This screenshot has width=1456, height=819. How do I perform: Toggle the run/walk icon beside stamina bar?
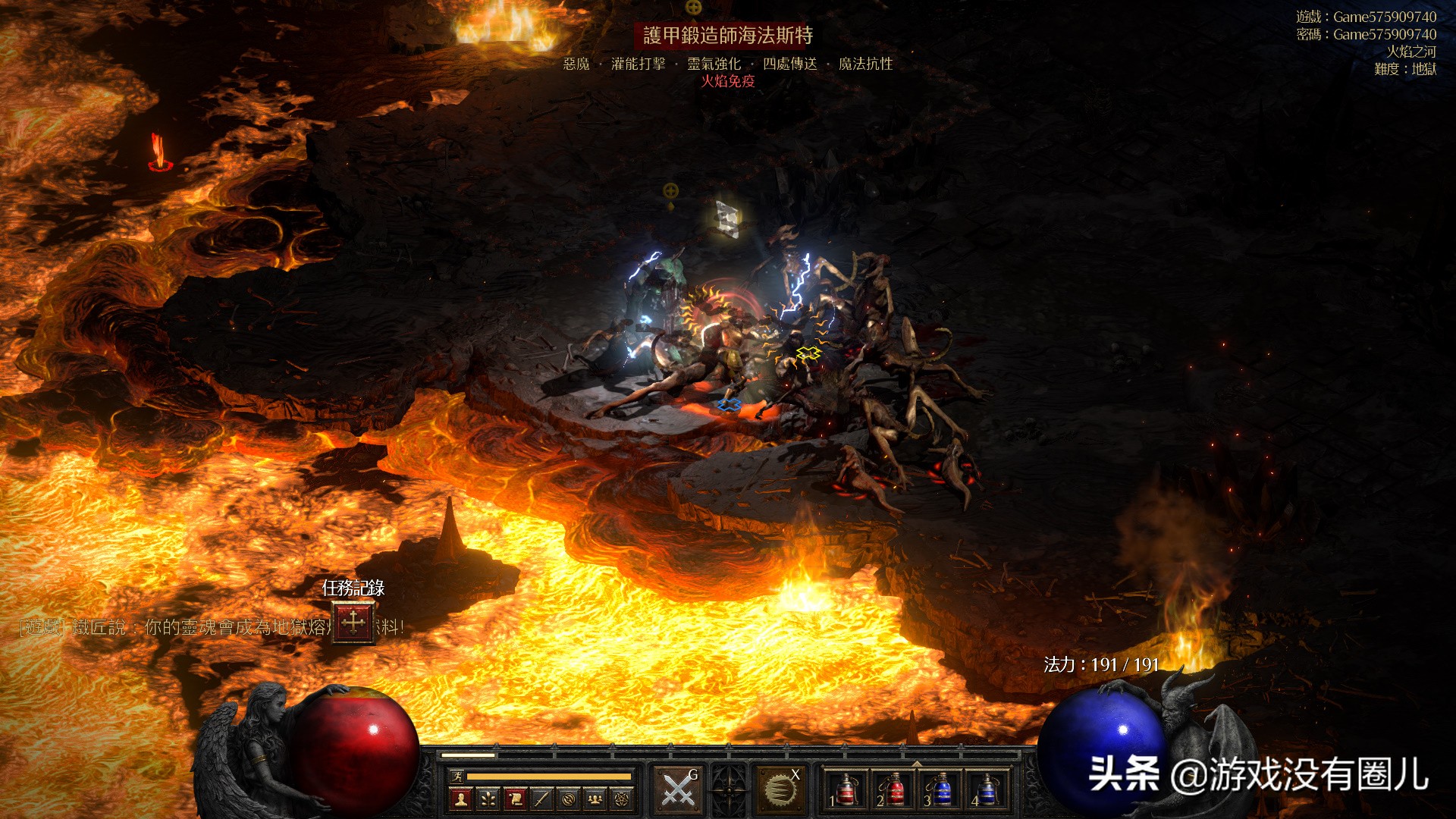coord(457,776)
